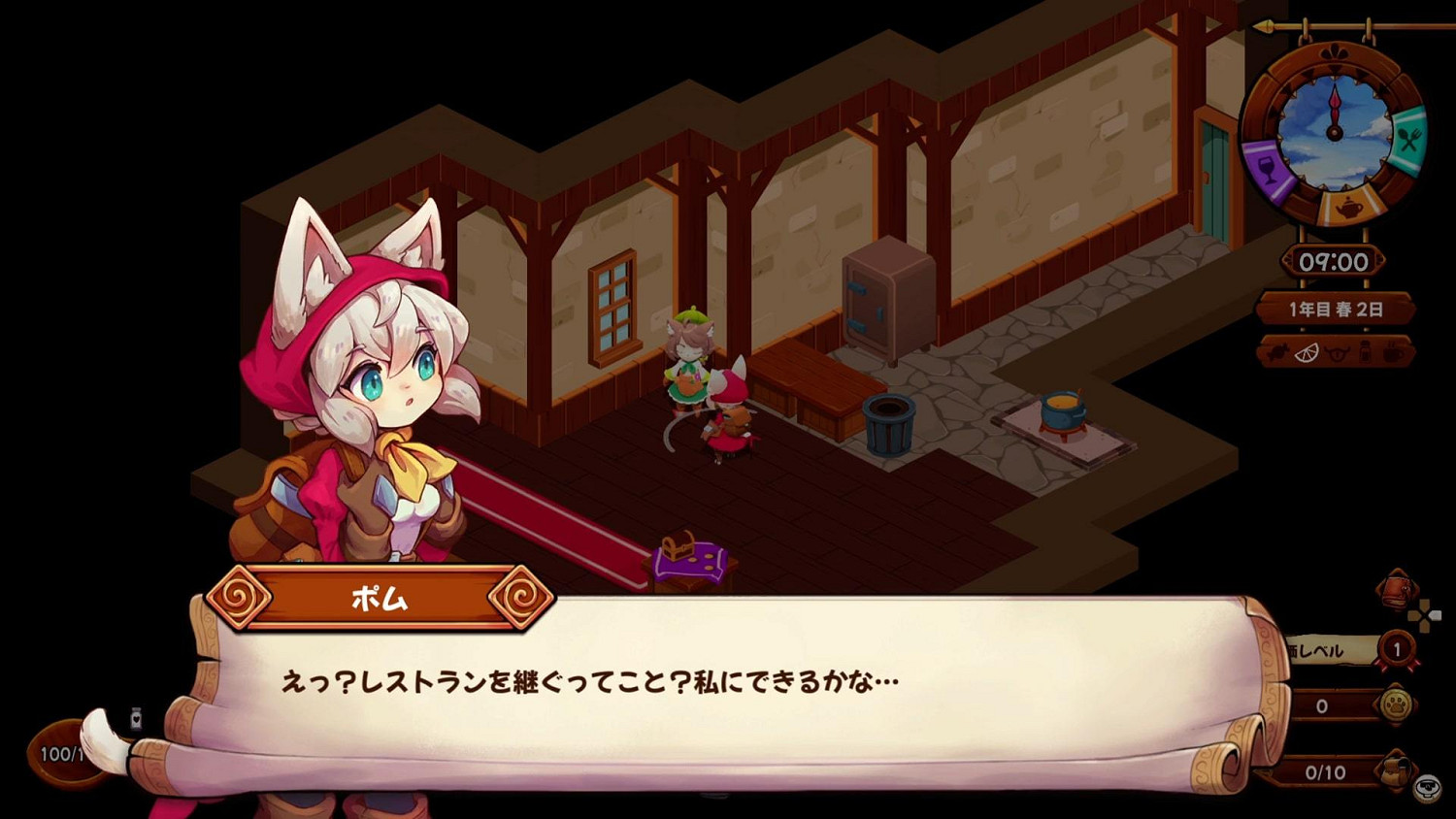Select the salt shaker ingredient icon
The width and height of the screenshot is (1456, 819).
[1363, 352]
